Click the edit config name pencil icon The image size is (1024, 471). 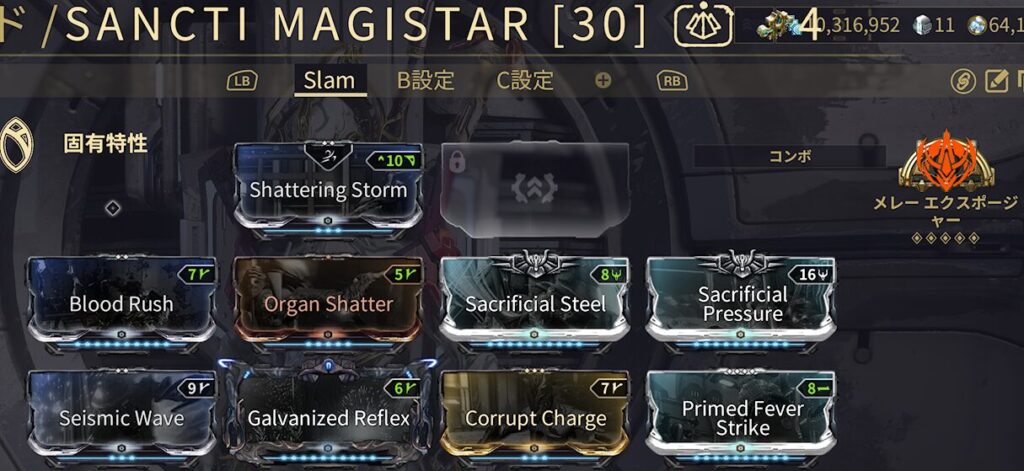tap(997, 81)
